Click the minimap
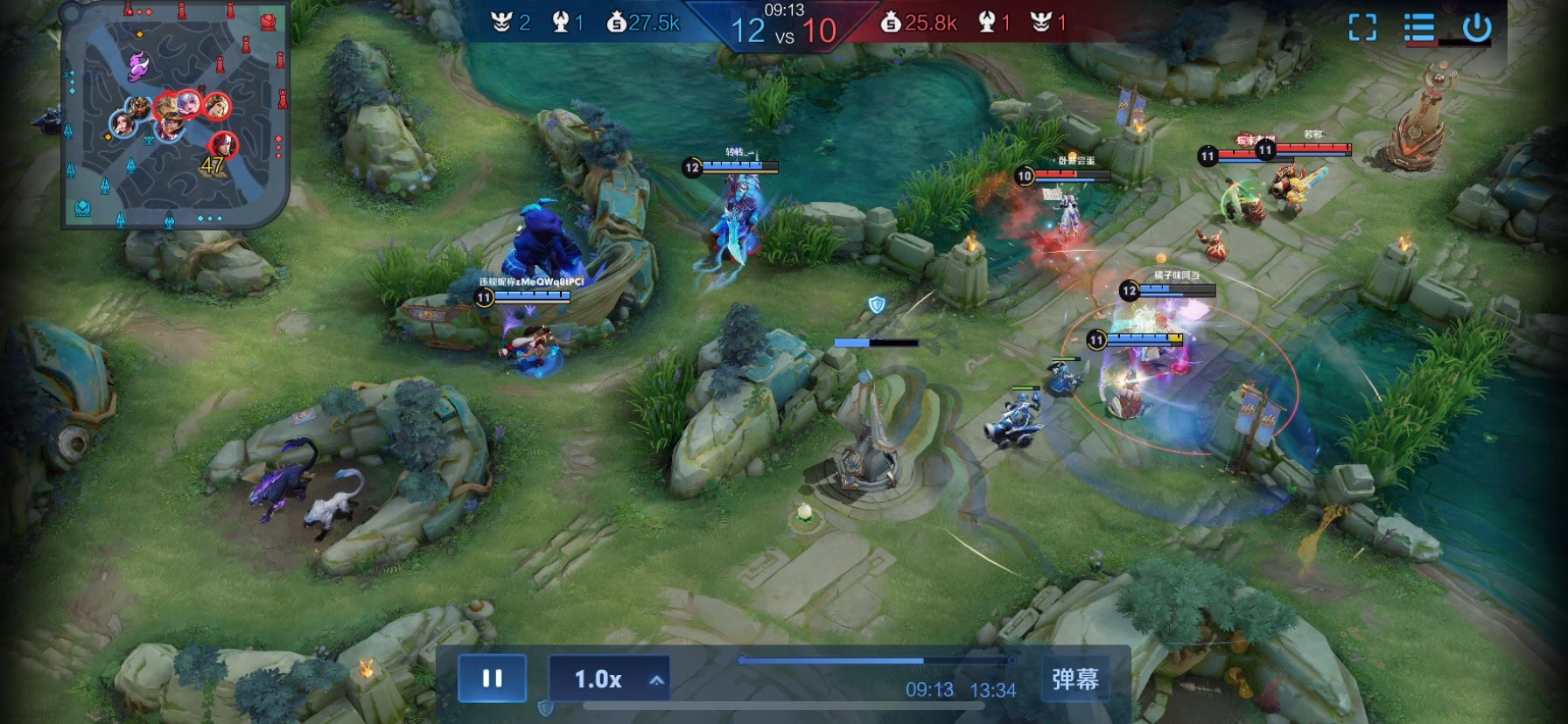This screenshot has height=724, width=1568. pos(174,115)
